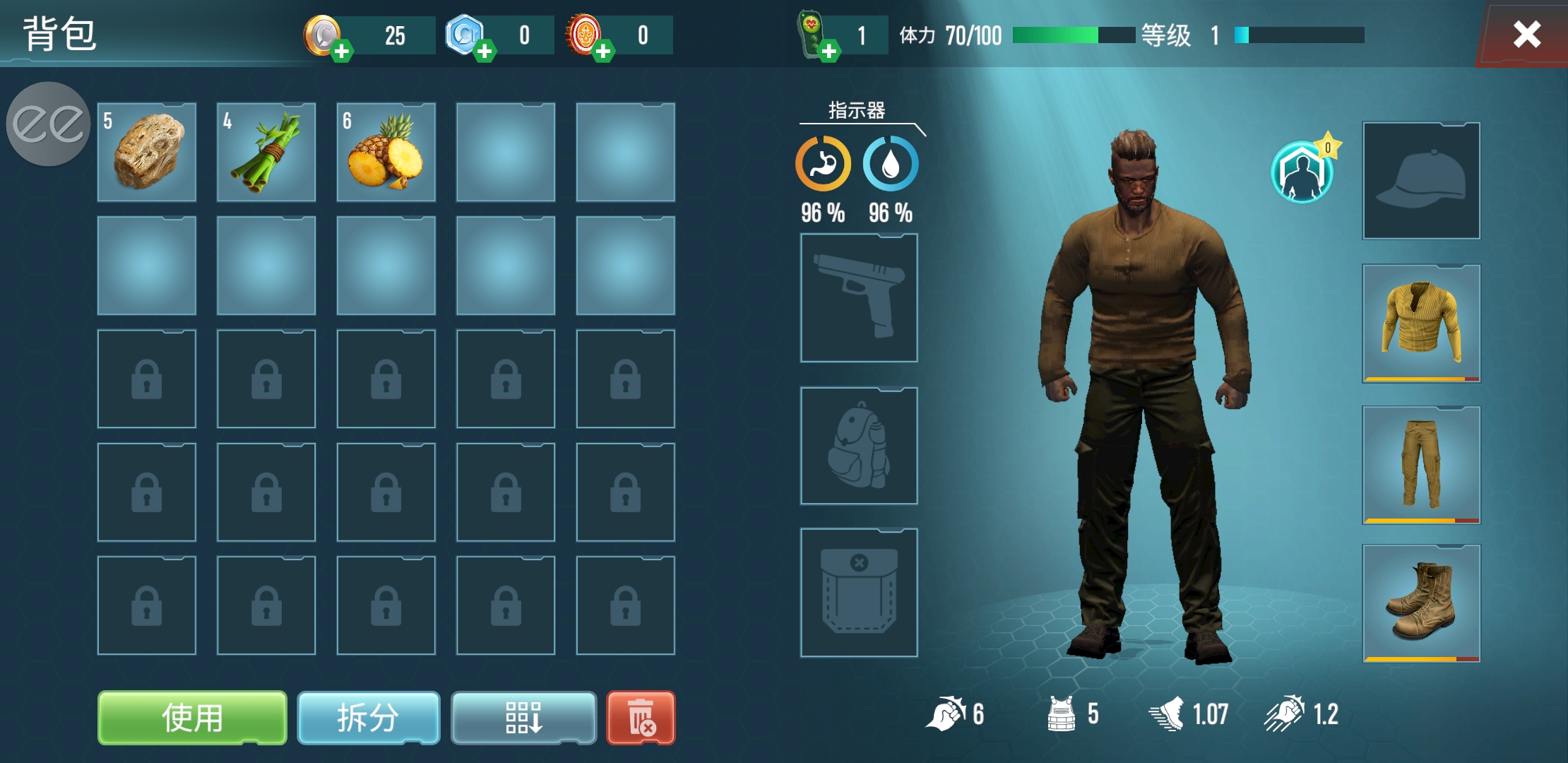Select the empty cap headgear slot
Image resolution: width=1568 pixels, height=763 pixels.
click(1421, 181)
